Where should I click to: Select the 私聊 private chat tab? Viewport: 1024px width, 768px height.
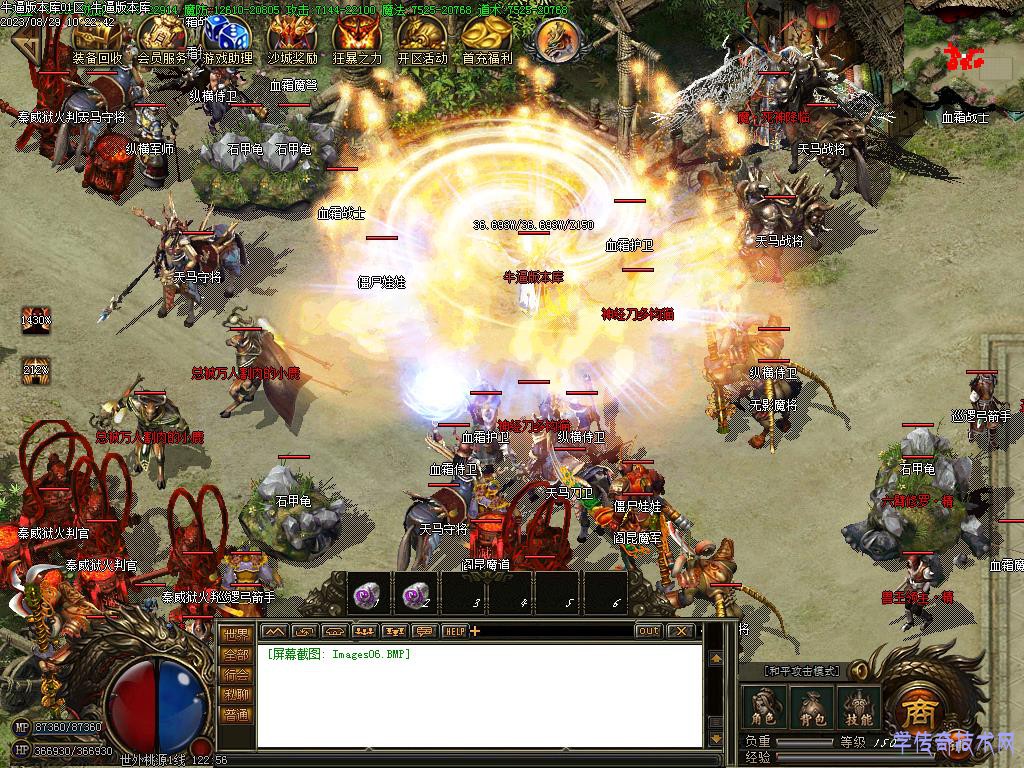coord(236,694)
